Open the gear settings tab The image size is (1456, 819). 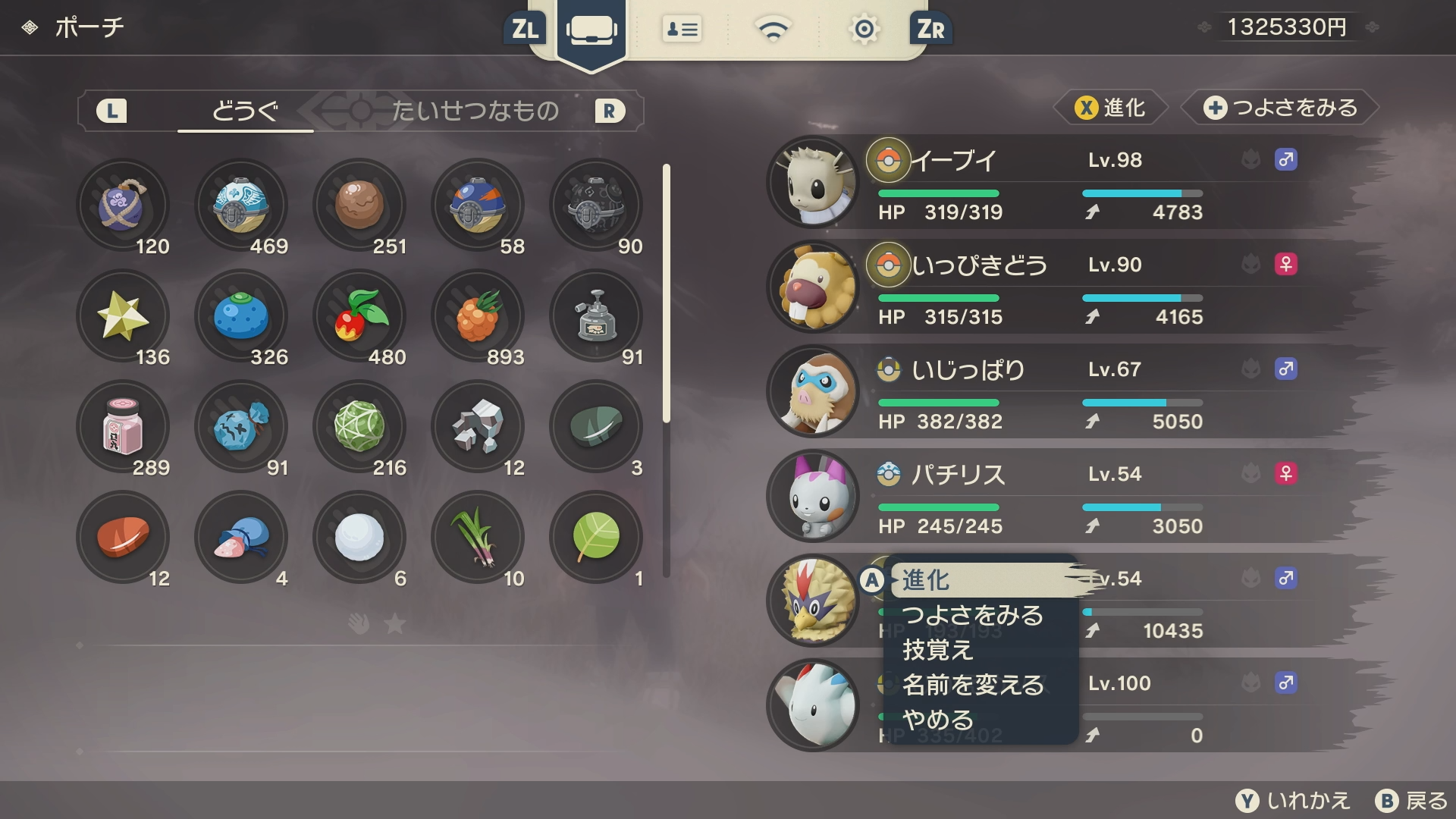864,30
